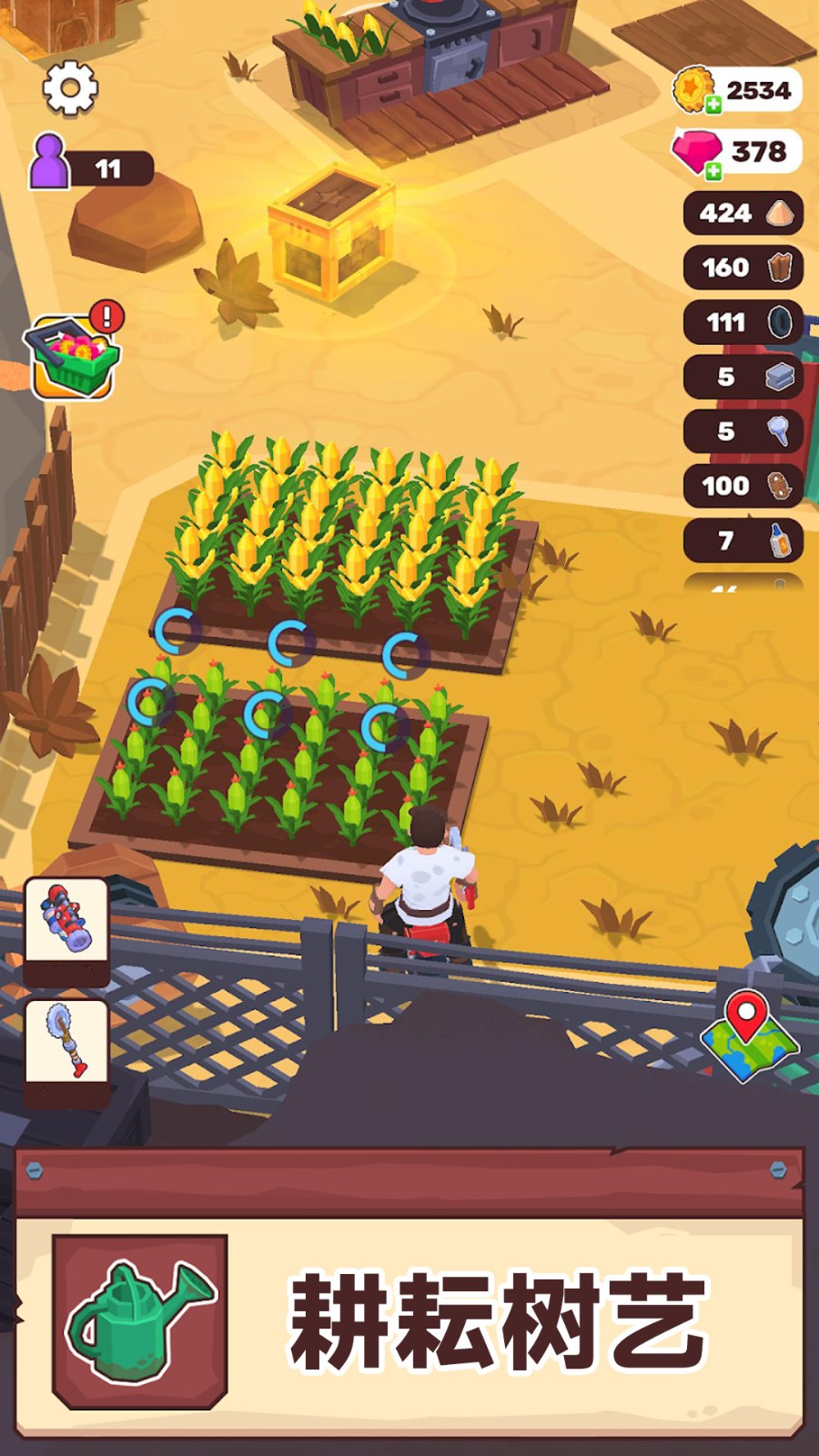
Task: Add more gold coins
Action: (x=713, y=105)
